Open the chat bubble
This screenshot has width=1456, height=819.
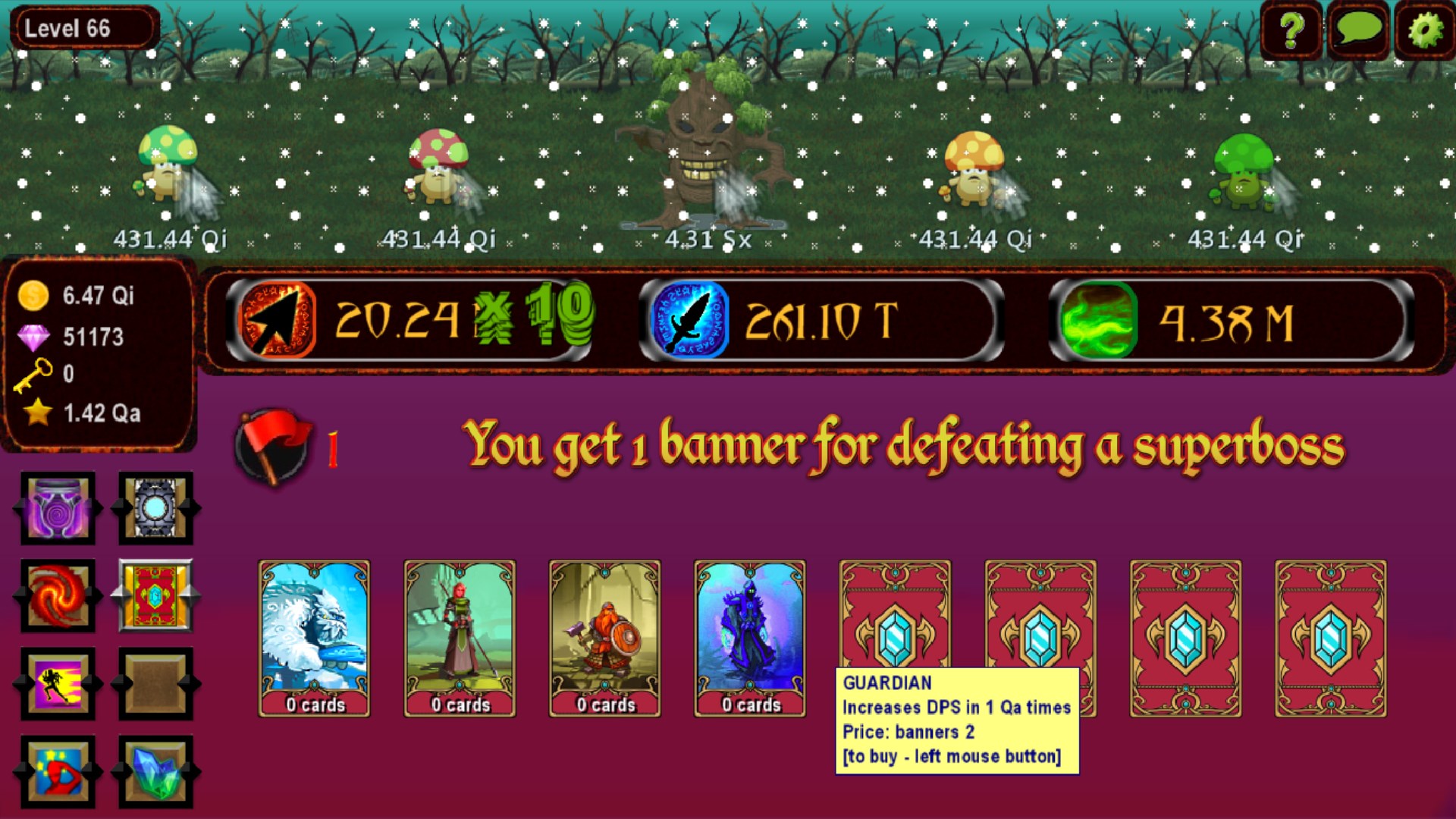click(x=1358, y=31)
